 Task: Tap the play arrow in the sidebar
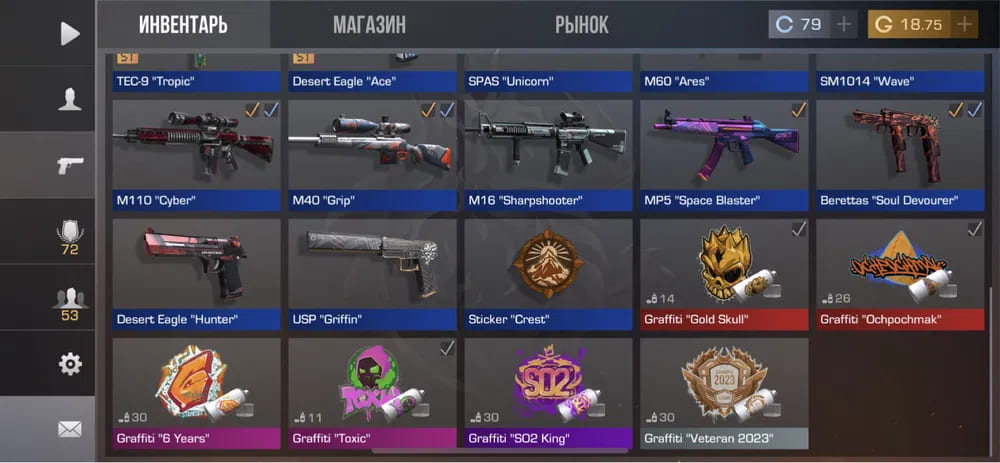click(69, 34)
